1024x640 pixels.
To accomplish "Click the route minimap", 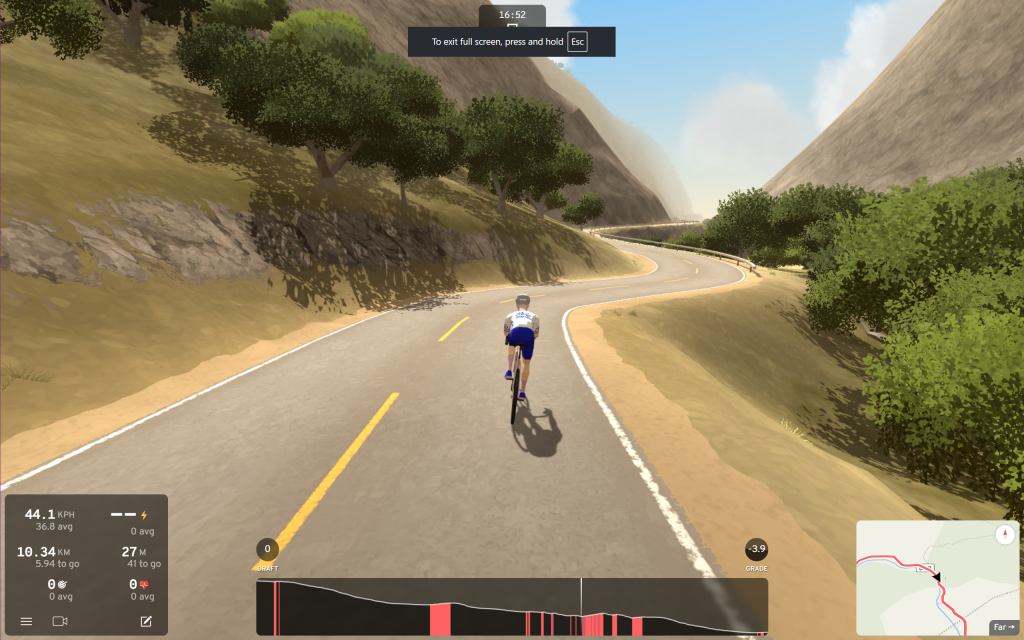I will pyautogui.click(x=922, y=578).
